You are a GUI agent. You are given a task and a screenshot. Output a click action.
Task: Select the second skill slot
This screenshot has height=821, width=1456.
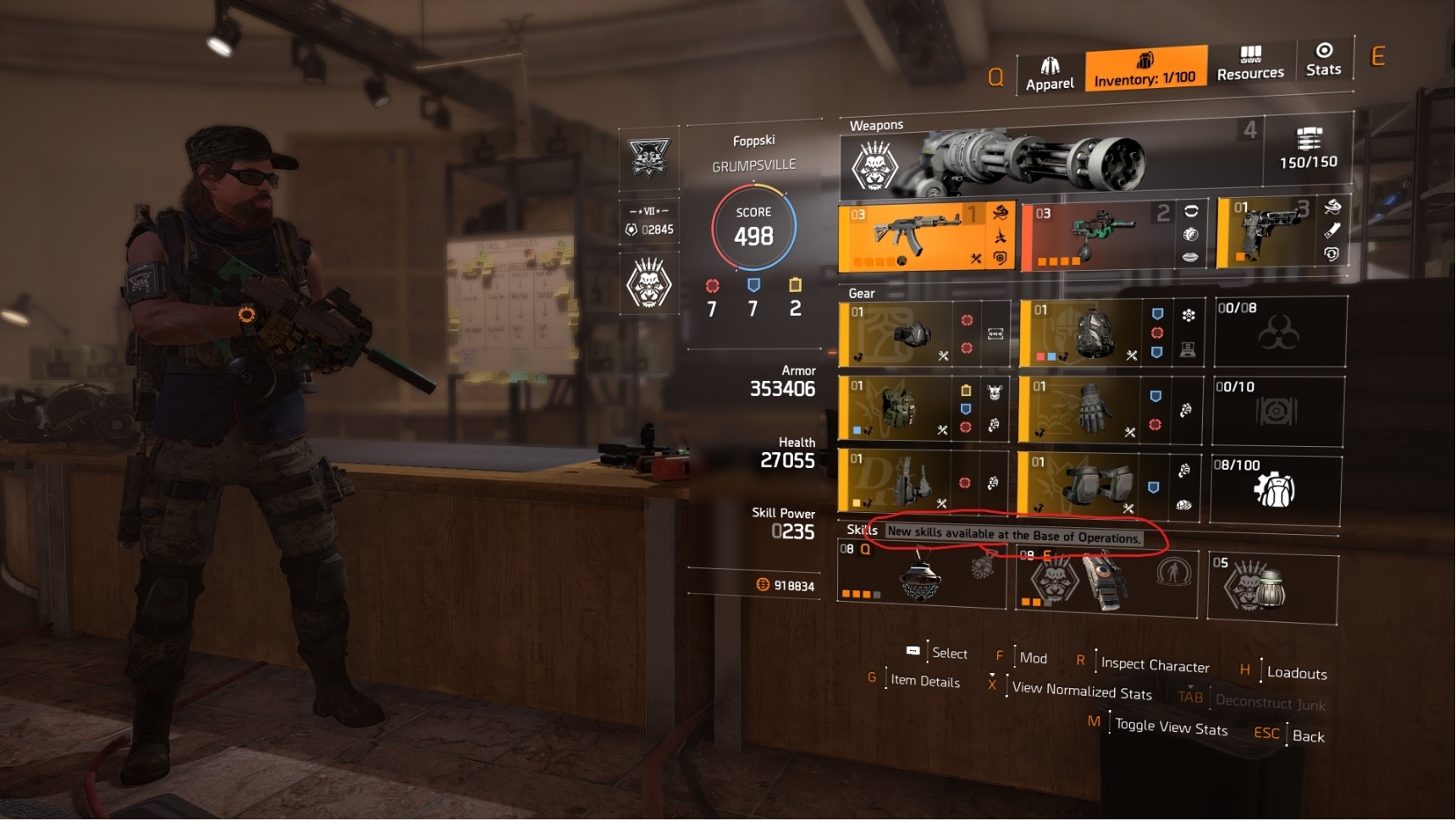1105,581
